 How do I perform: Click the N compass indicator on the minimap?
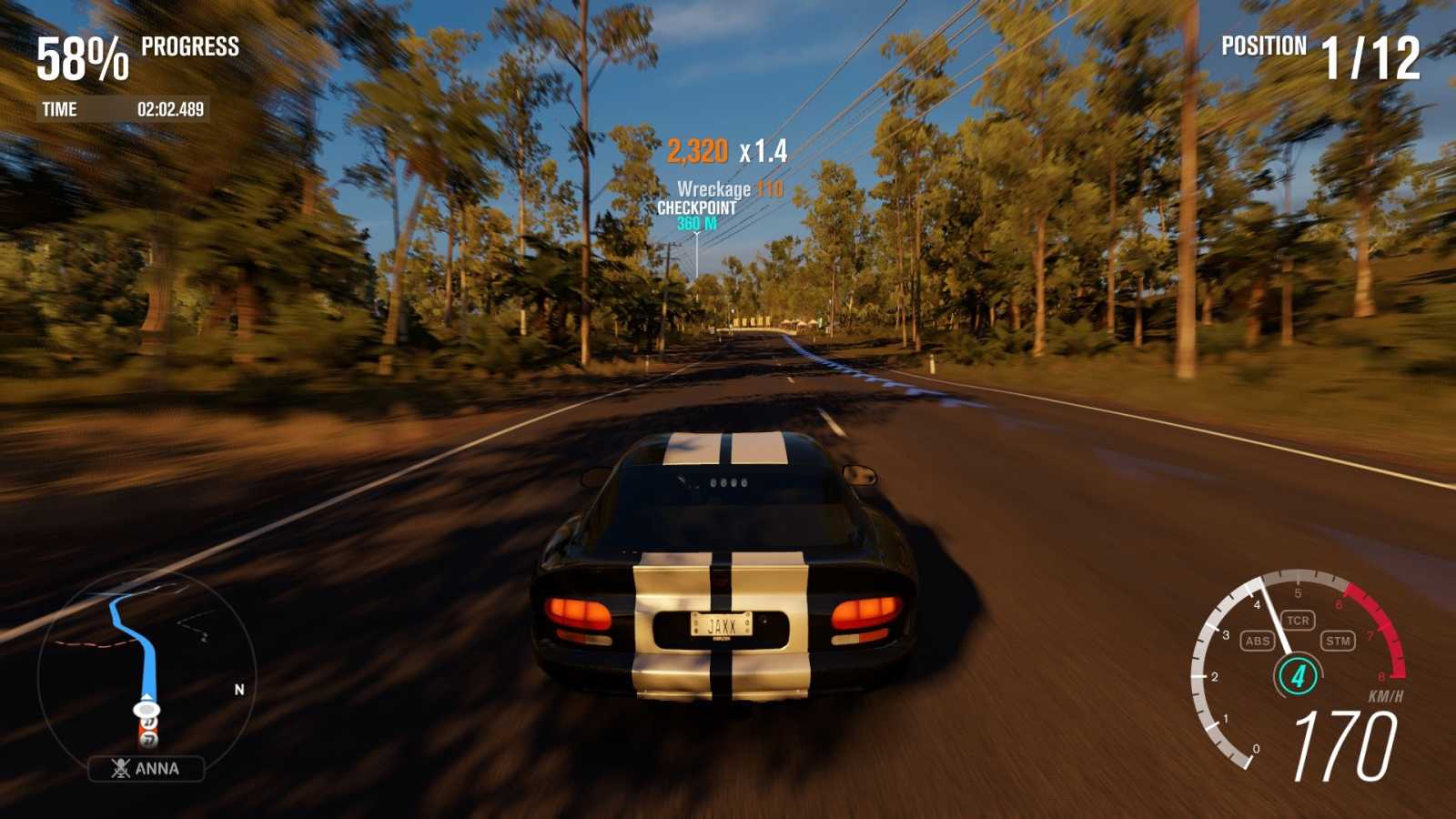click(239, 689)
